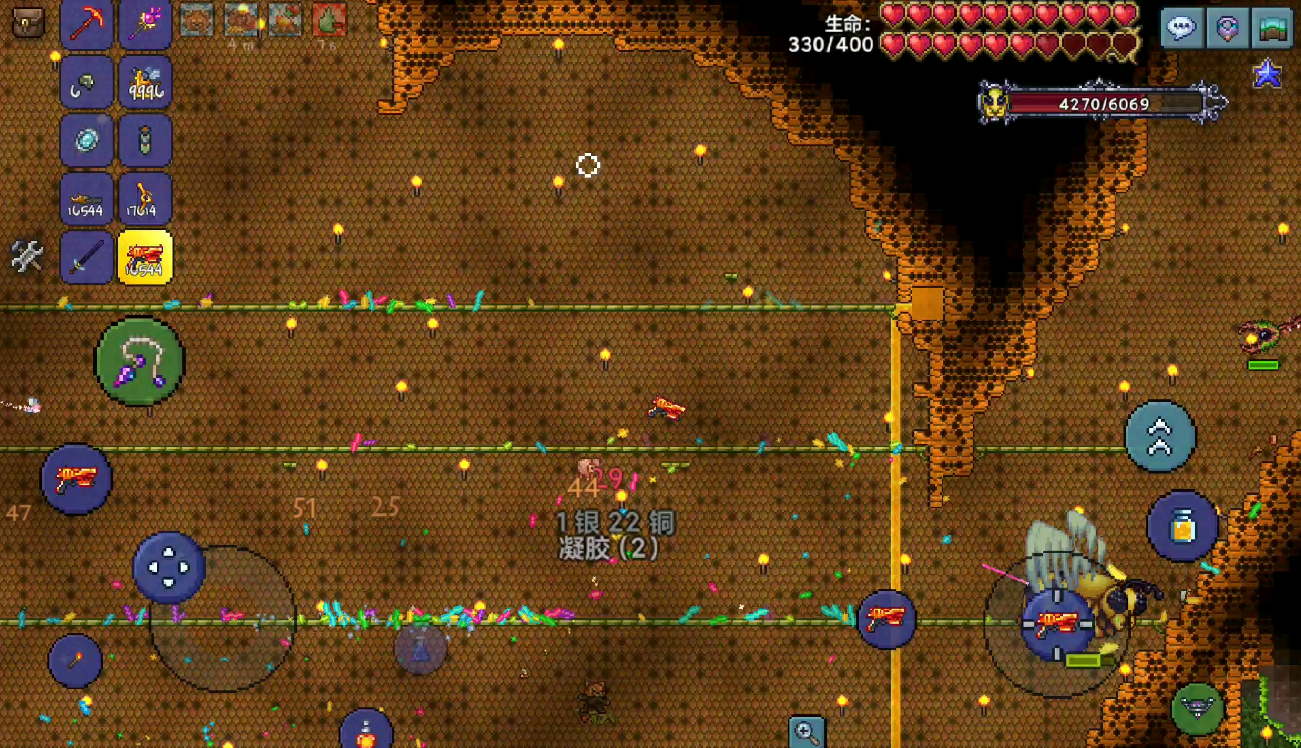Tap the blue mana star
This screenshot has width=1301, height=748.
coord(1268,73)
